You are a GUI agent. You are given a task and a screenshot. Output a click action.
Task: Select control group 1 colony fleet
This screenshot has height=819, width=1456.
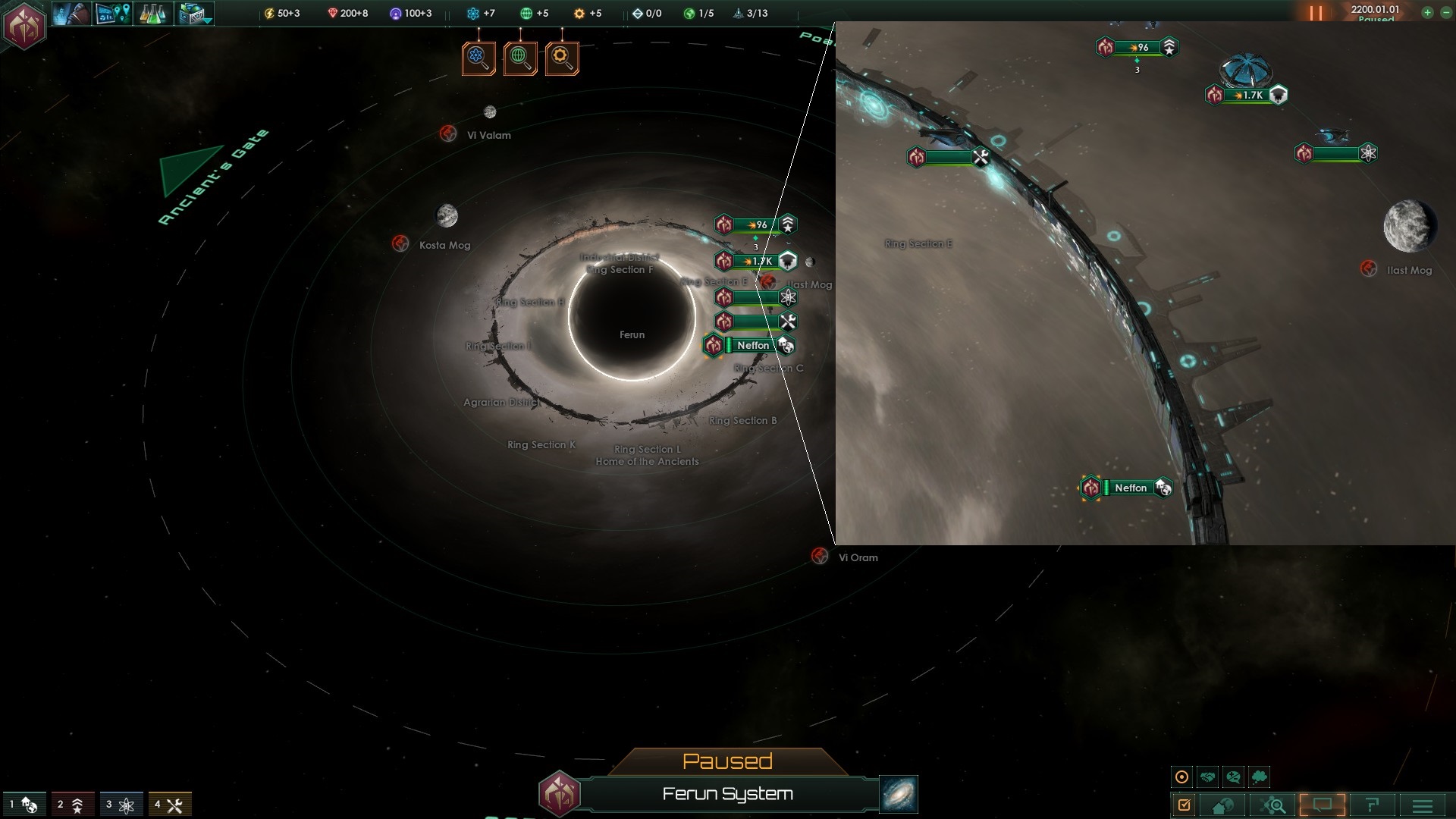pos(24,805)
